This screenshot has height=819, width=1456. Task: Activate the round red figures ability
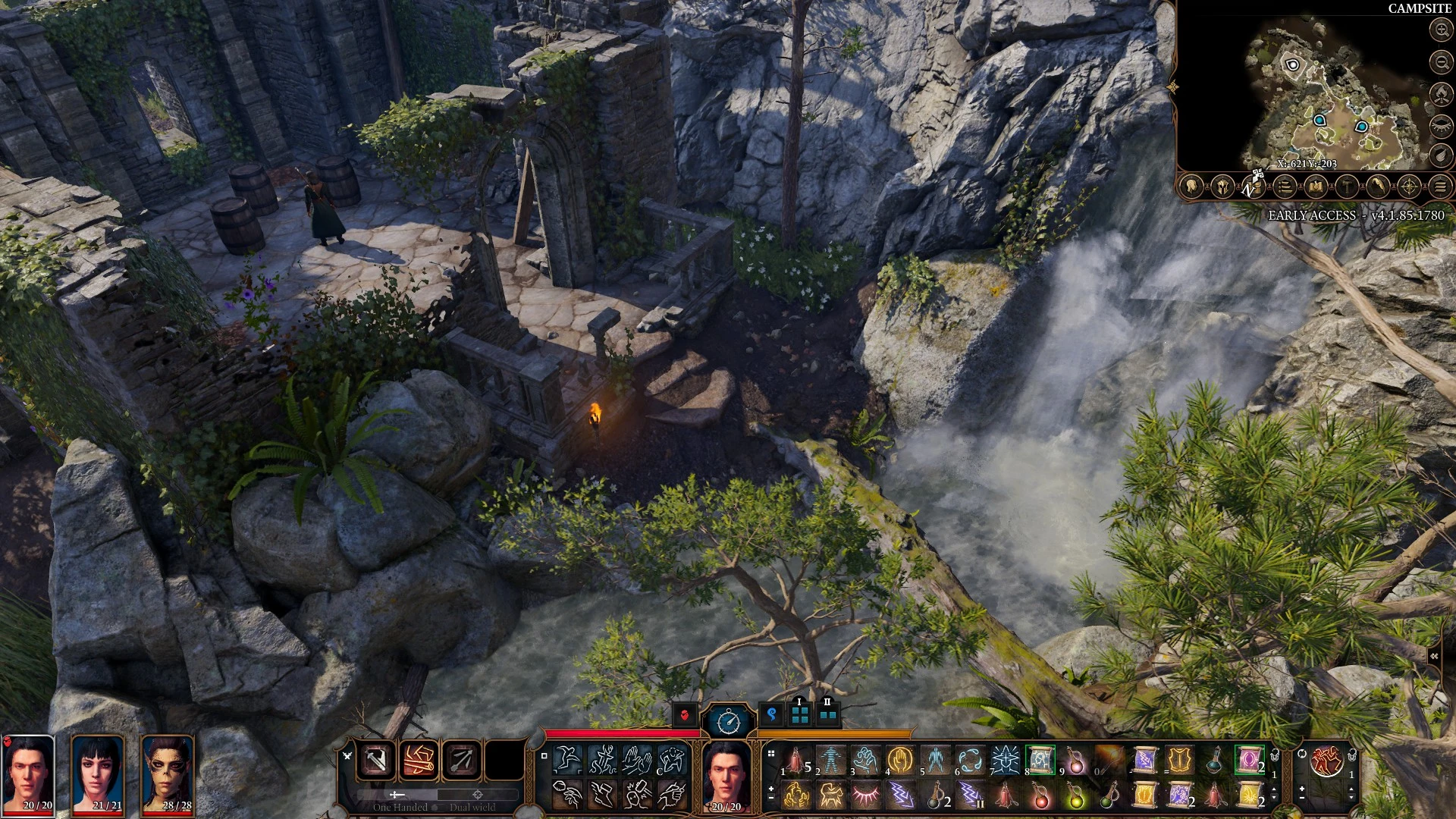click(1326, 761)
